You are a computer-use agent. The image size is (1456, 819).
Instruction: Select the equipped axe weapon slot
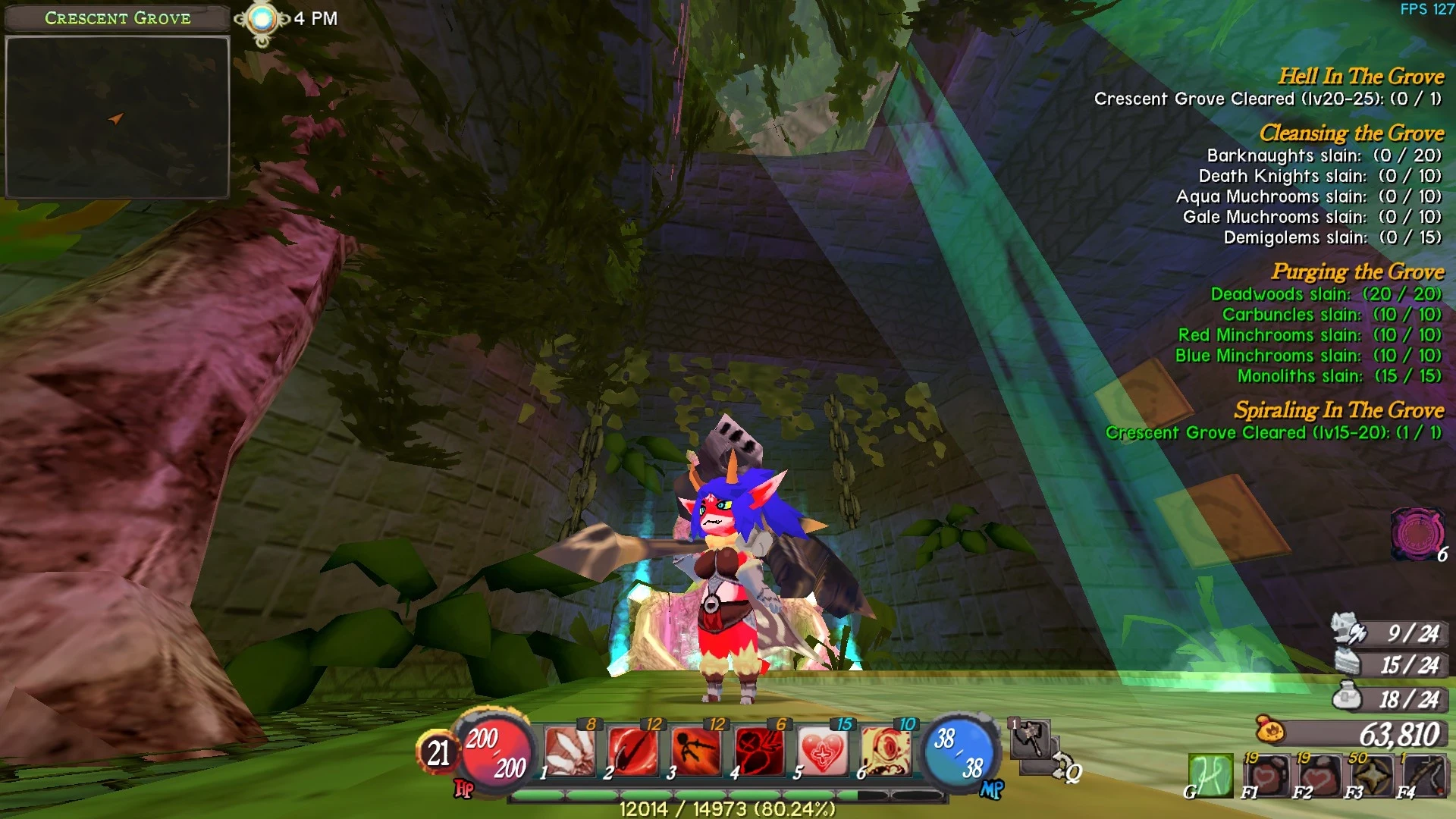1030,739
